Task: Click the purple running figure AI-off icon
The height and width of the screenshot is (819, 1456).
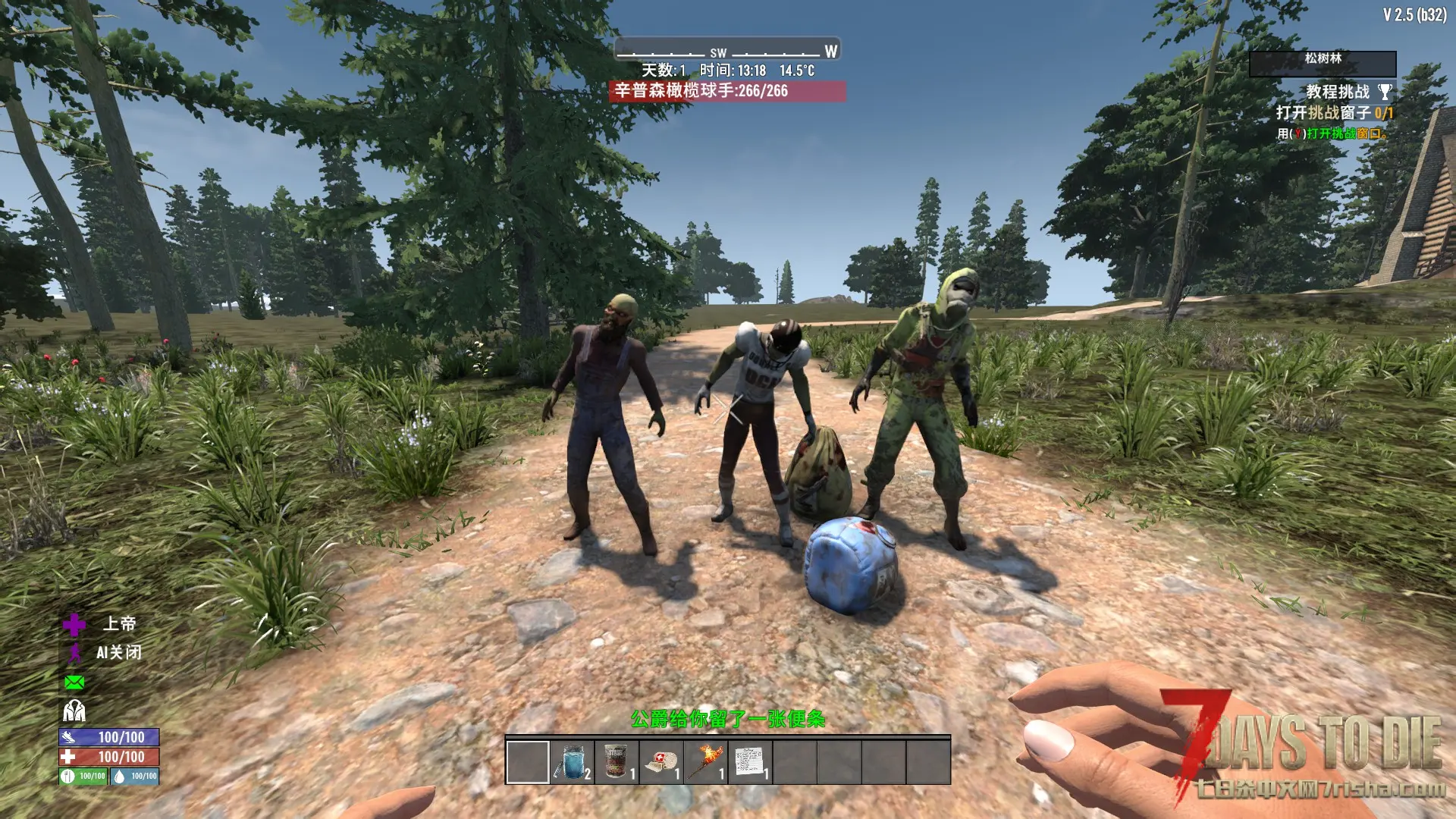Action: 74,653
